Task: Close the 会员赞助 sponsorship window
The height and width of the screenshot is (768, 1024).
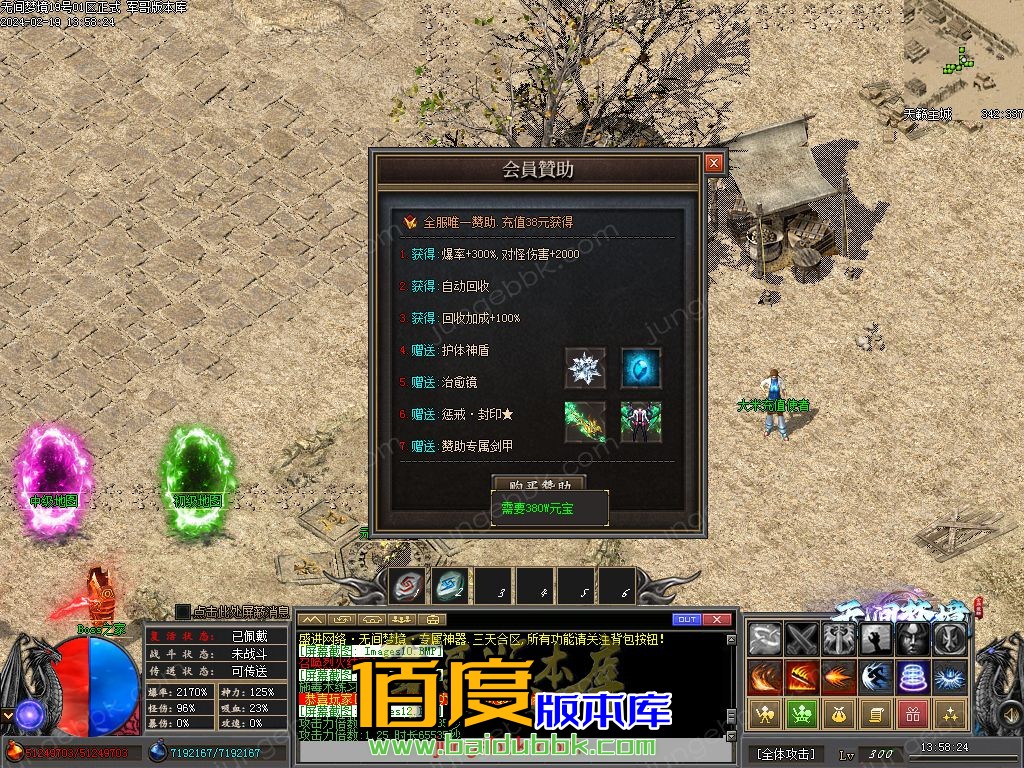Action: (x=713, y=163)
